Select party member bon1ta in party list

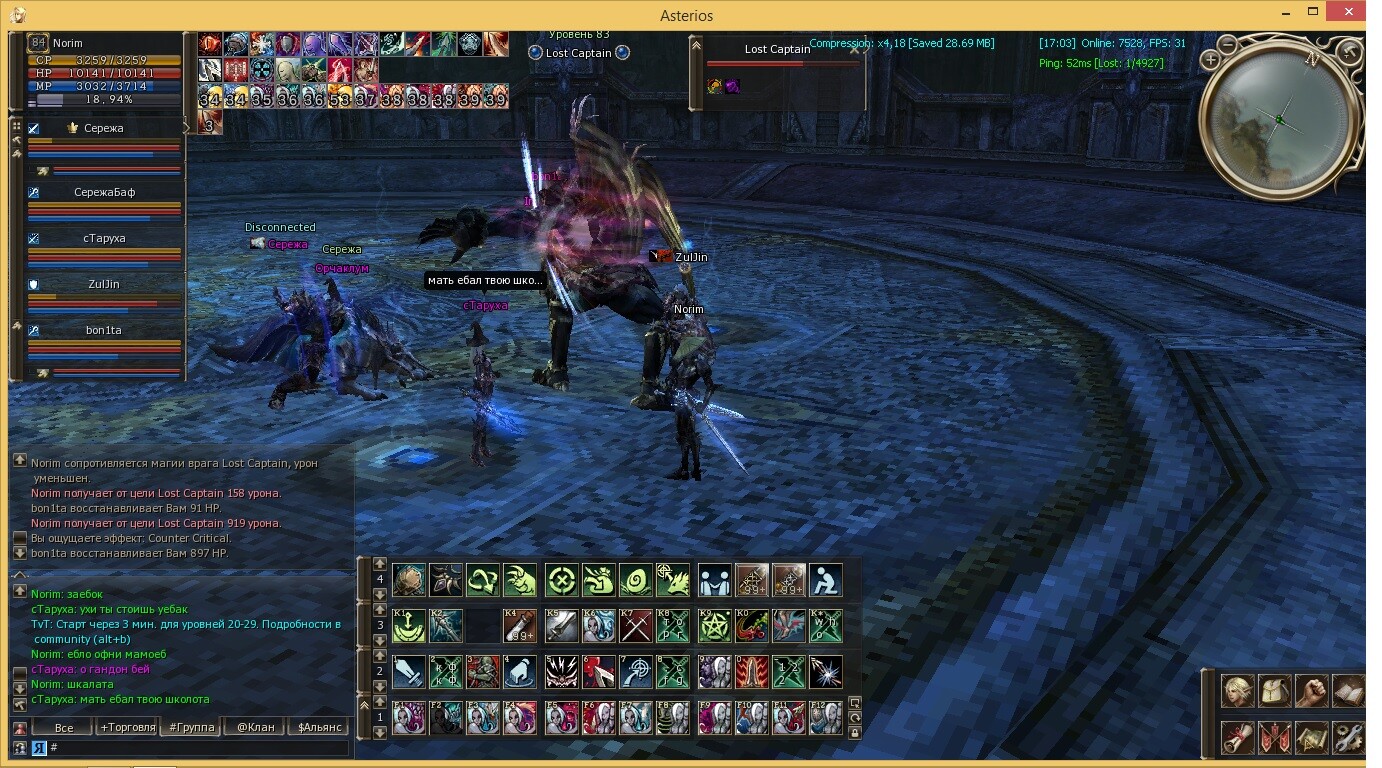tap(104, 331)
